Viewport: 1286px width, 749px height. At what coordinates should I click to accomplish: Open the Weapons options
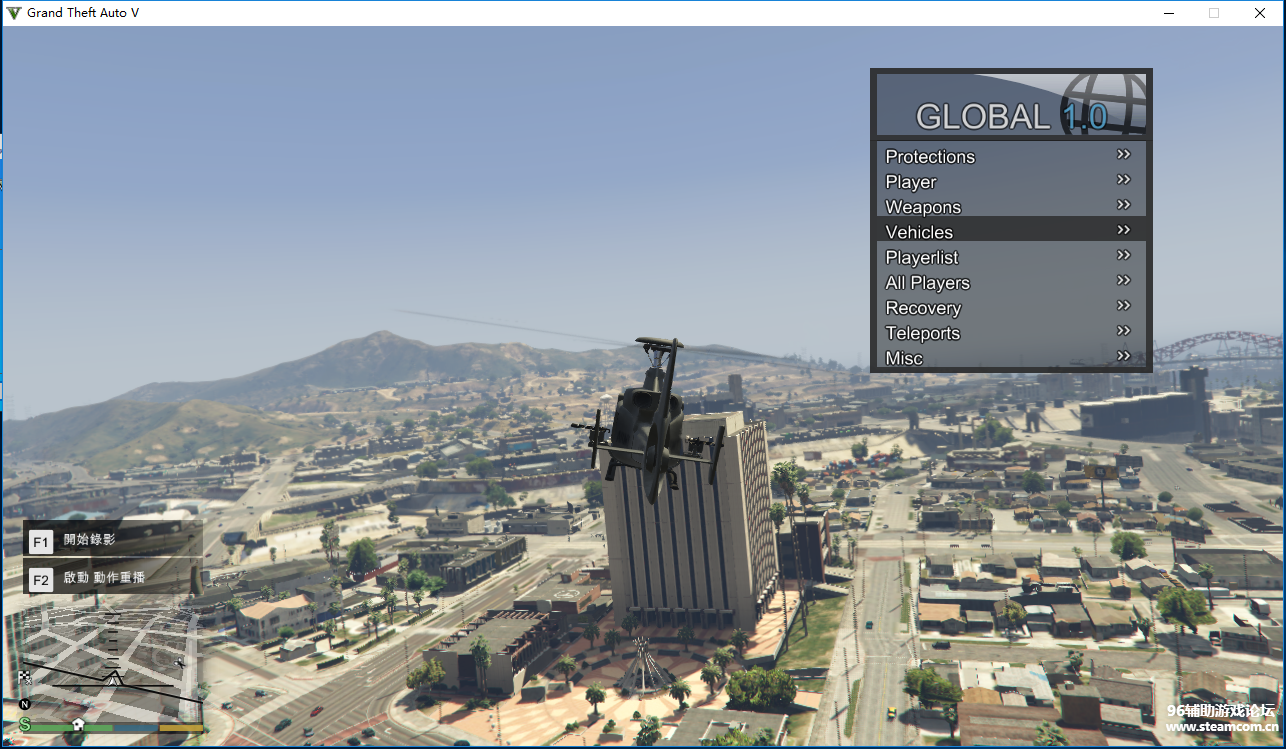[x=1010, y=207]
